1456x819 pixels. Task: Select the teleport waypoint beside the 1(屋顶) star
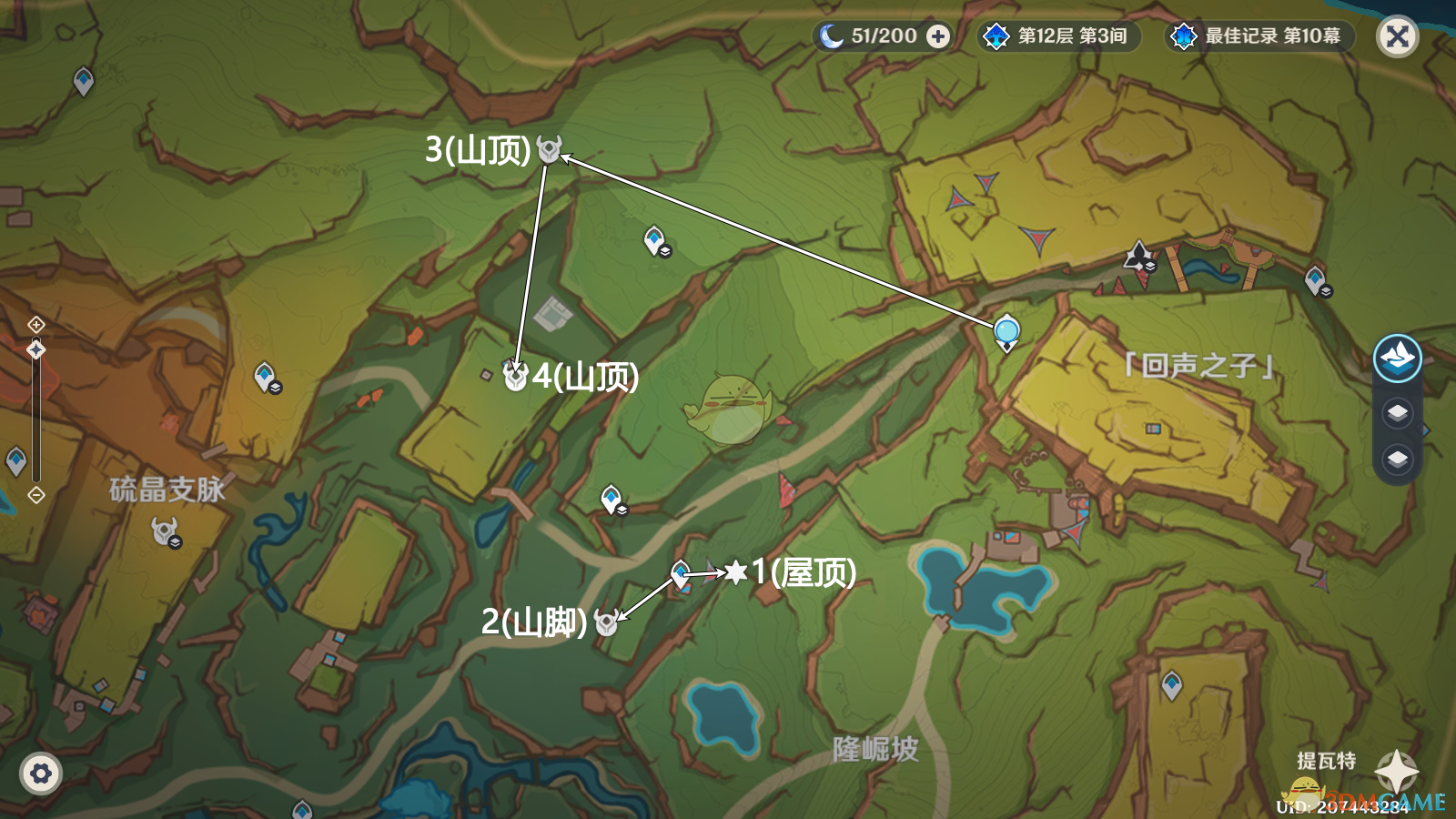point(681,574)
